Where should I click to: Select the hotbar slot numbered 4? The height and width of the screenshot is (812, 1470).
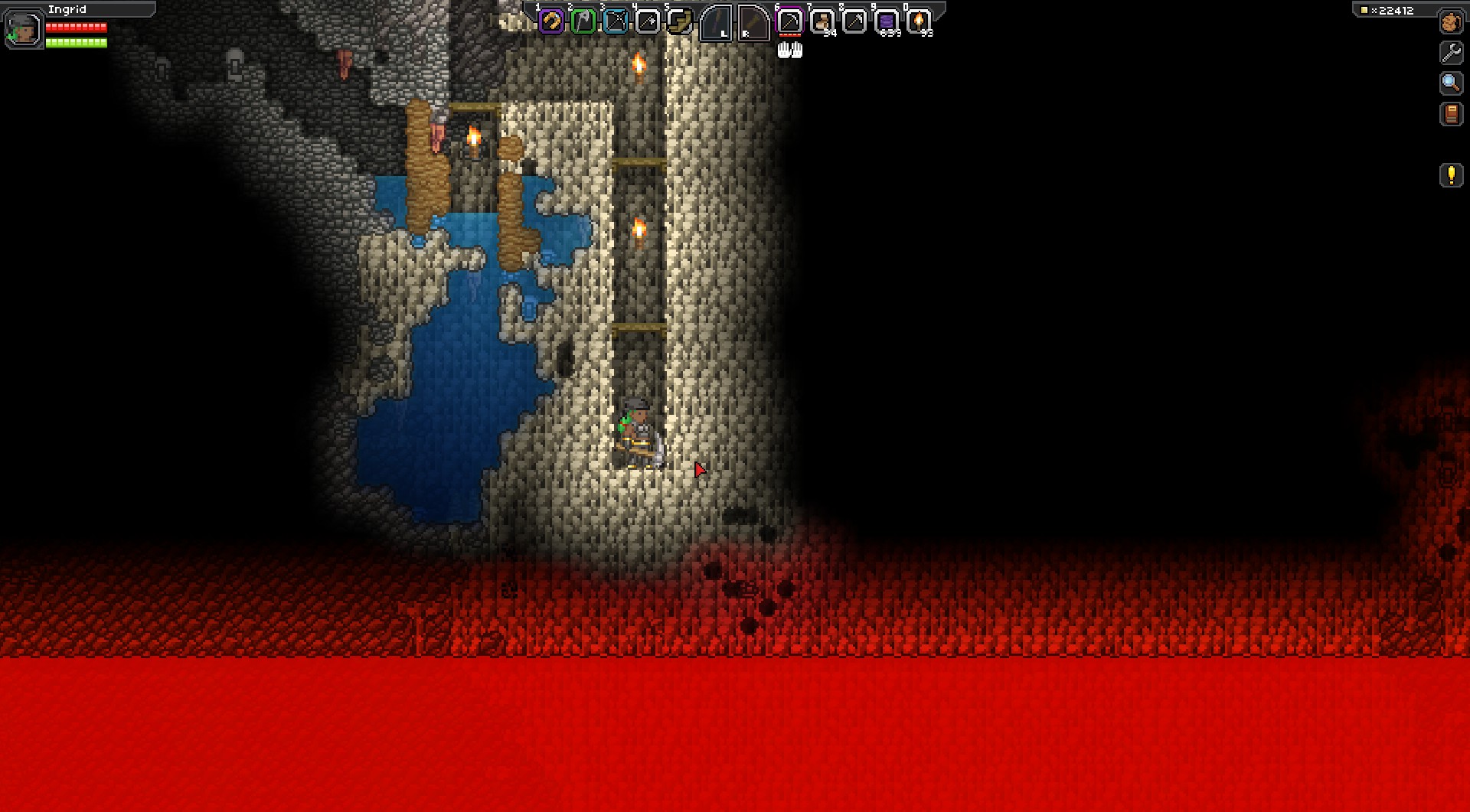pyautogui.click(x=648, y=21)
